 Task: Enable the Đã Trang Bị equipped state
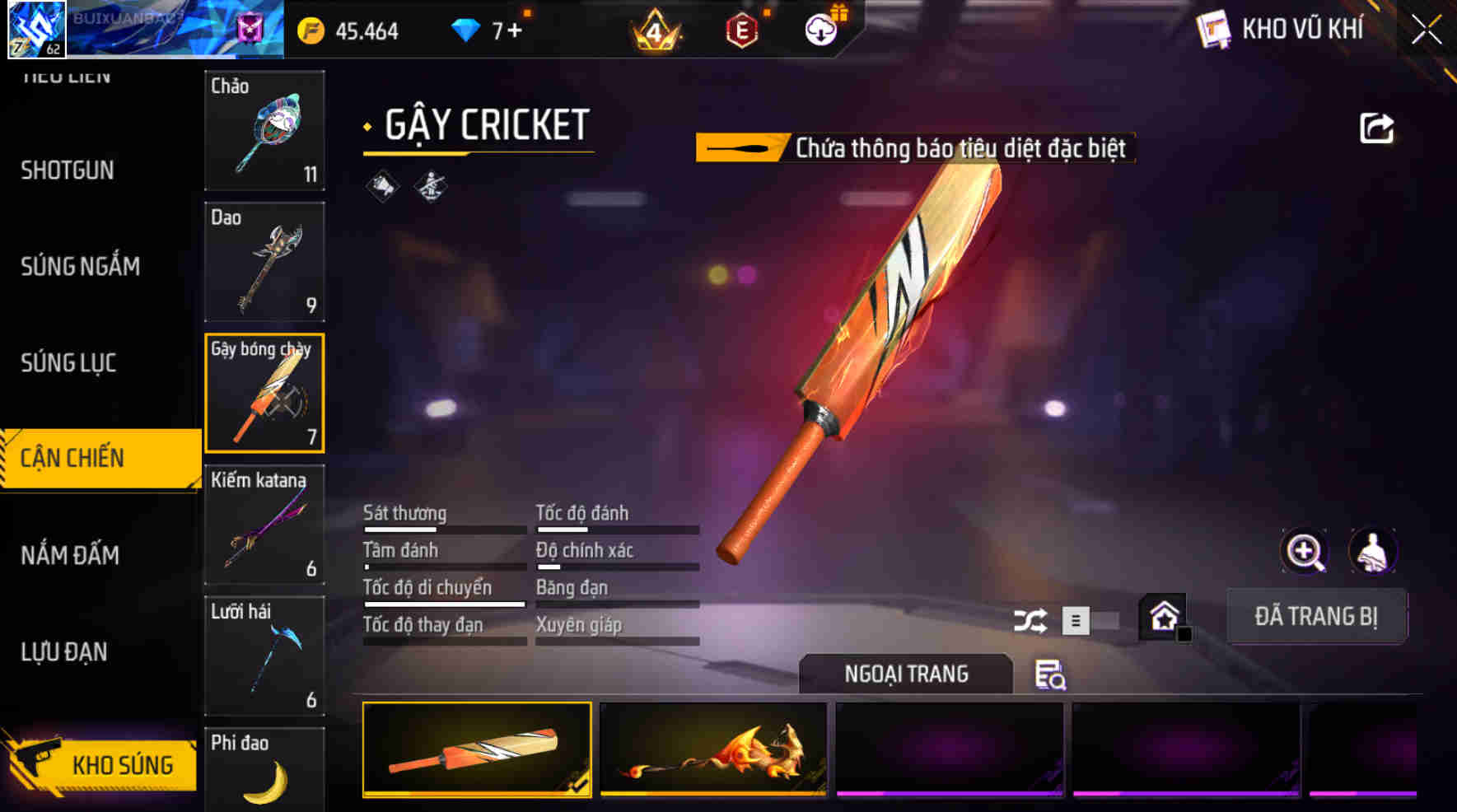click(x=1316, y=616)
